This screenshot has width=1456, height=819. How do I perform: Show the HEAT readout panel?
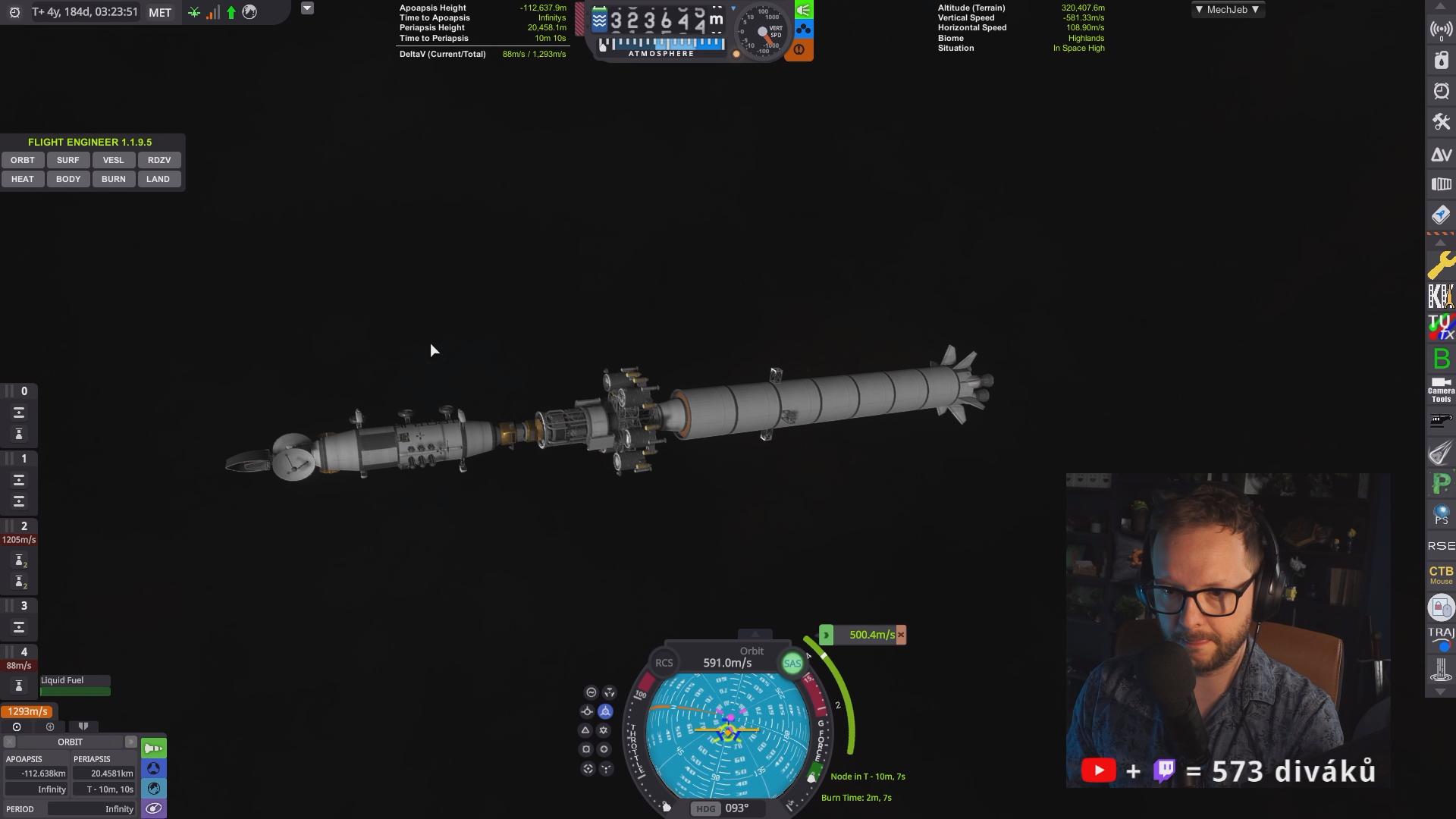point(23,179)
